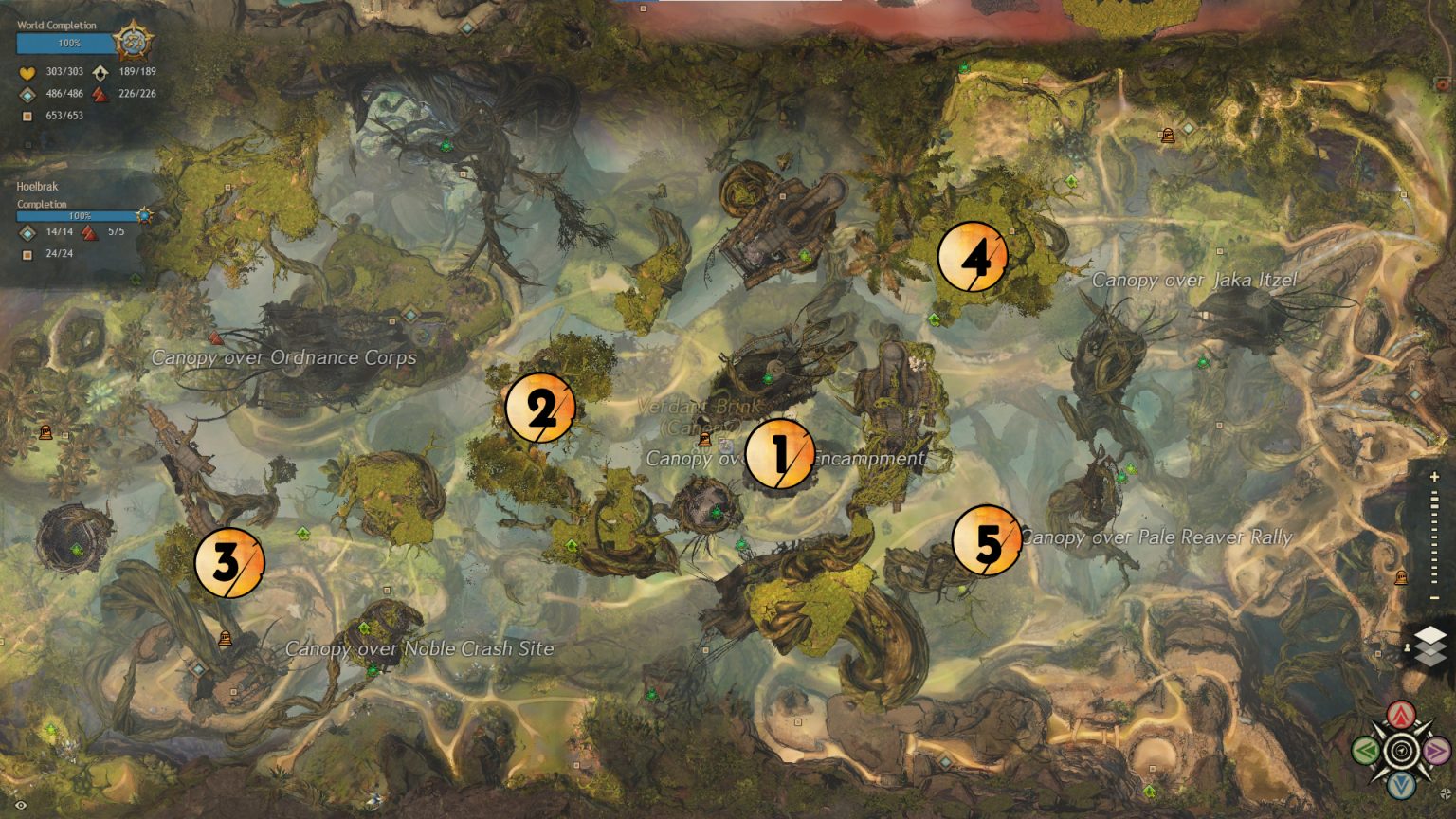Click the hero challenges icon showing 653/653
The image size is (1456, 819).
pos(26,116)
